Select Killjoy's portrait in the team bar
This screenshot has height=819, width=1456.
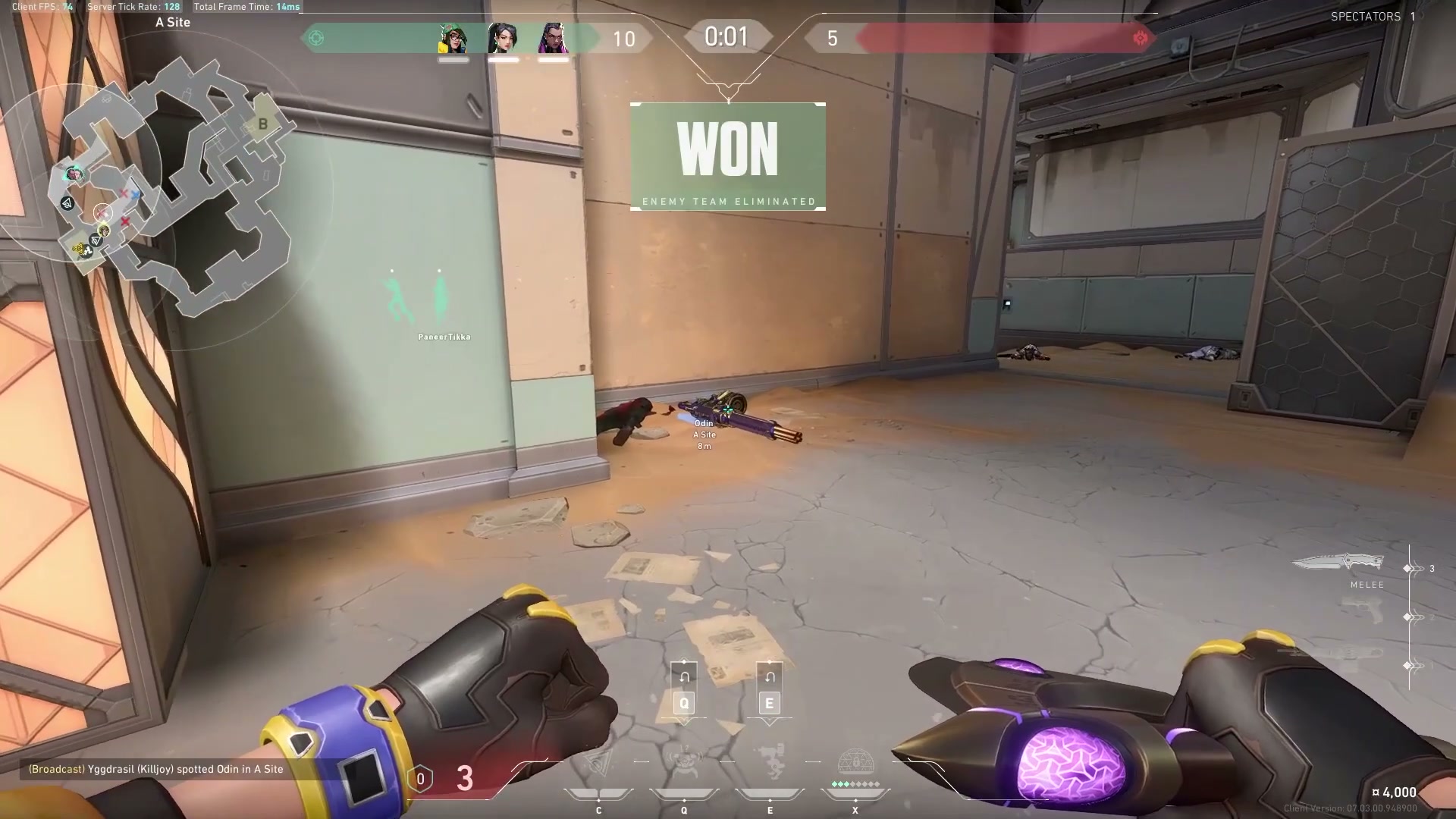pyautogui.click(x=453, y=39)
